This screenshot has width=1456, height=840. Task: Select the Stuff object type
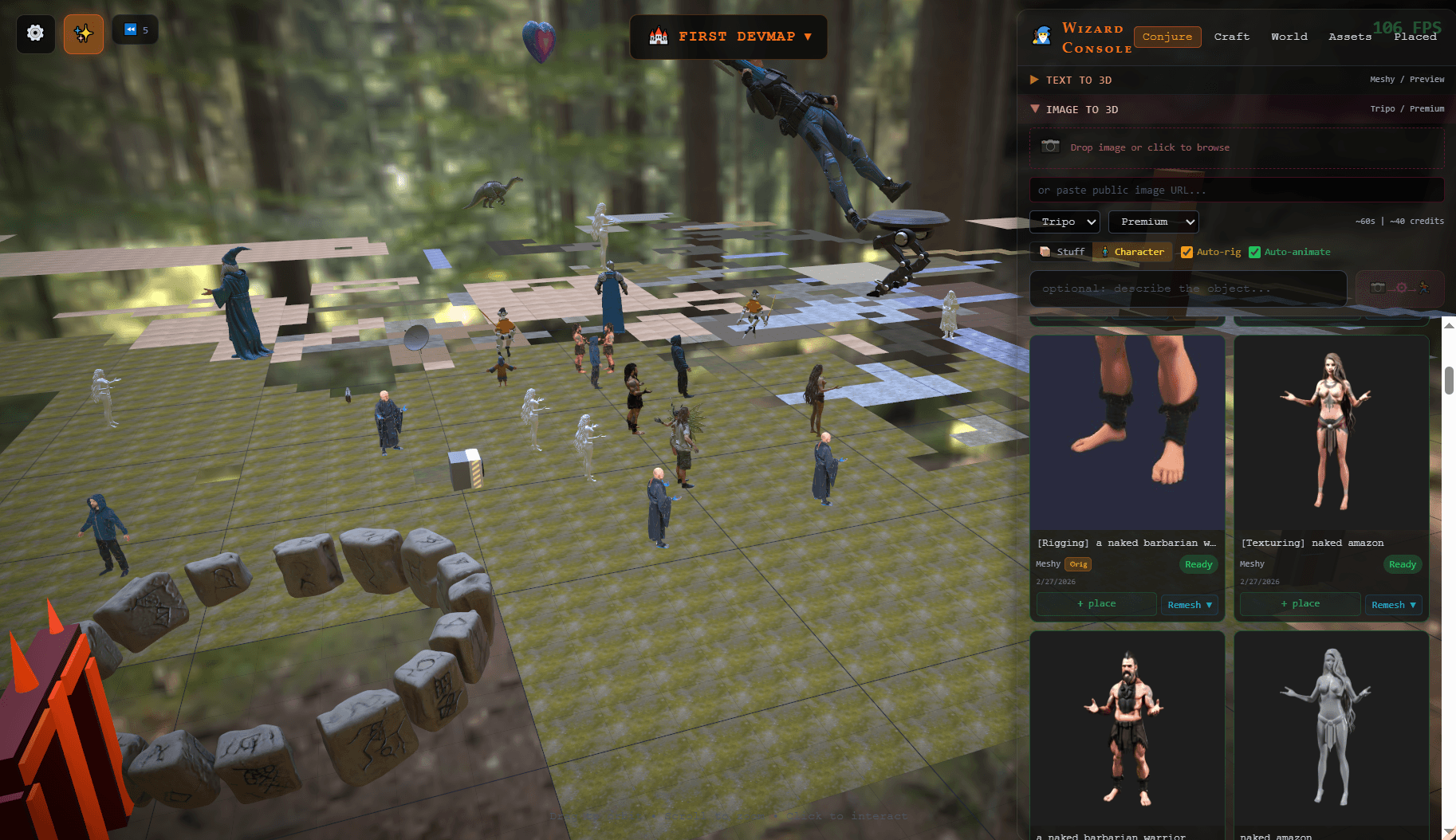(x=1062, y=252)
